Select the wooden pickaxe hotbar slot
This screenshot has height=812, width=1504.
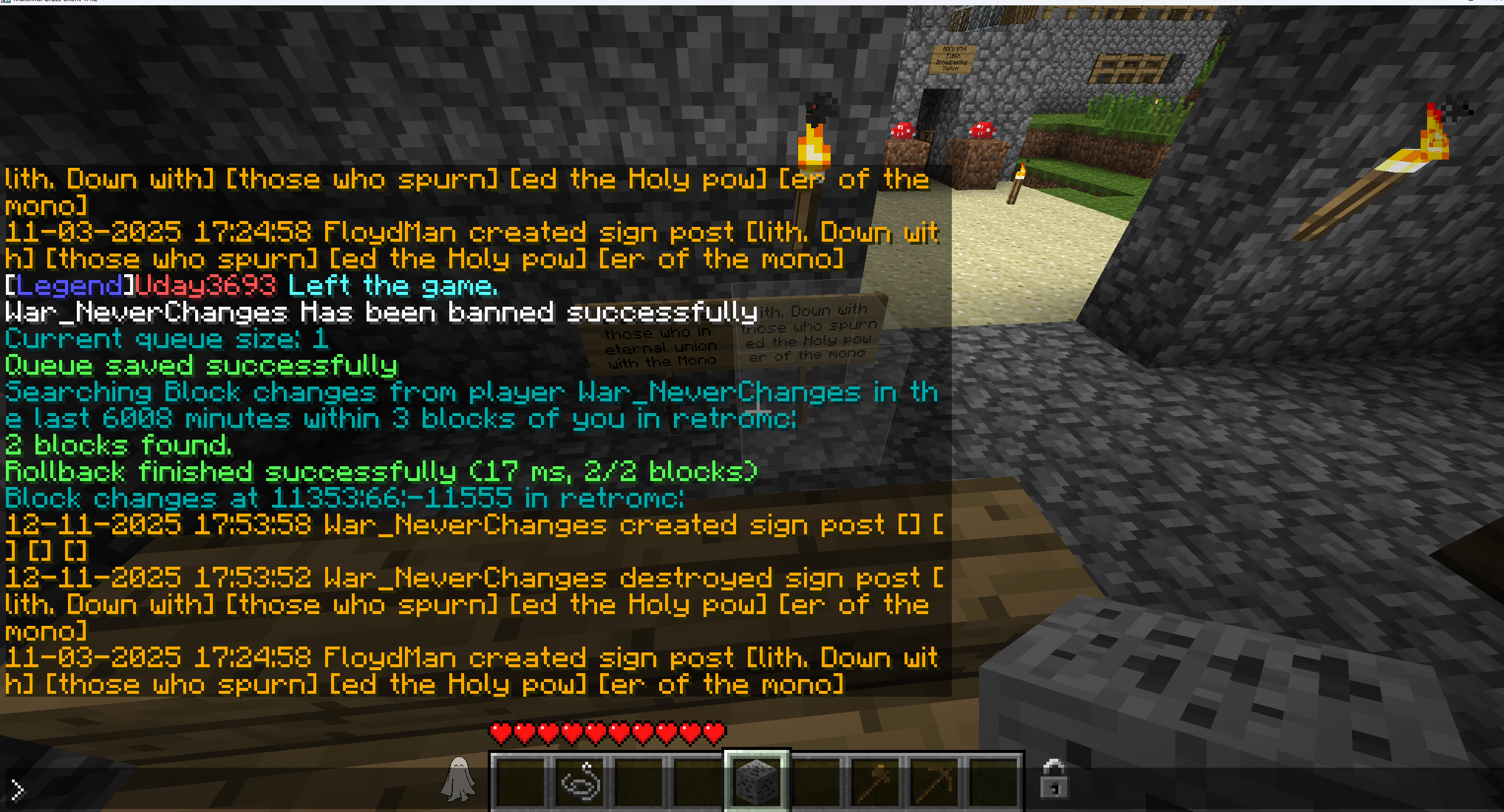(x=935, y=782)
